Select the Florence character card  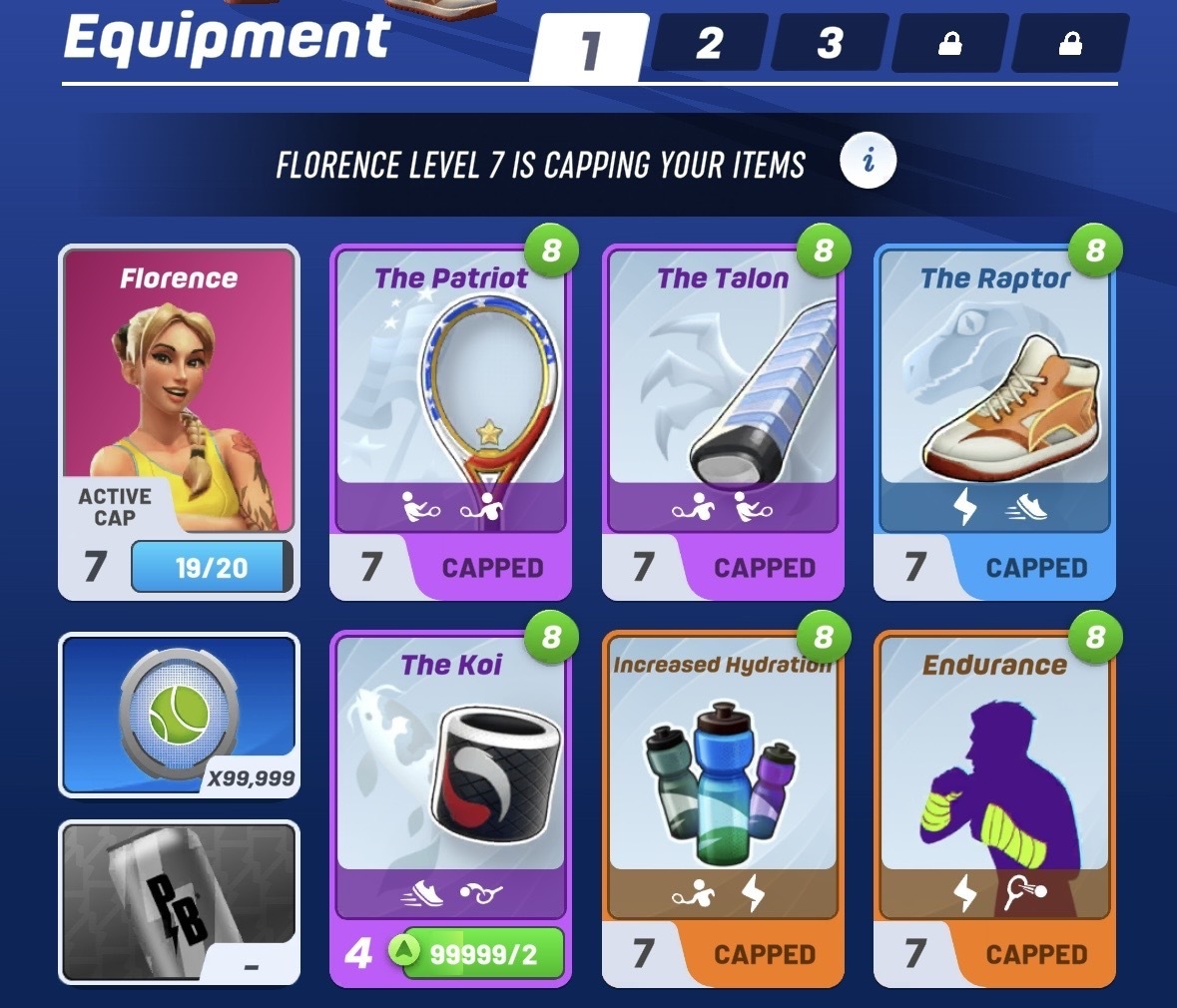coord(179,399)
